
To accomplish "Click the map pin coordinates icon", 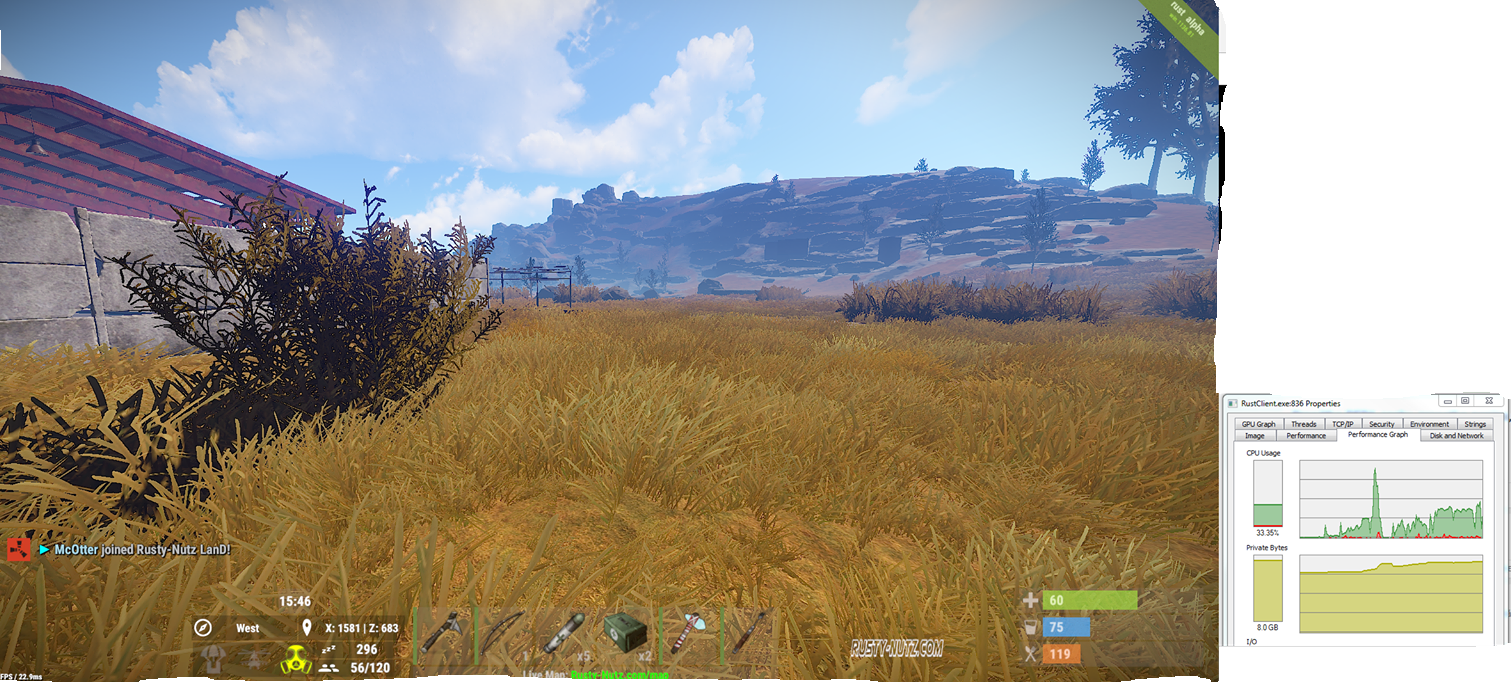I will coord(307,628).
